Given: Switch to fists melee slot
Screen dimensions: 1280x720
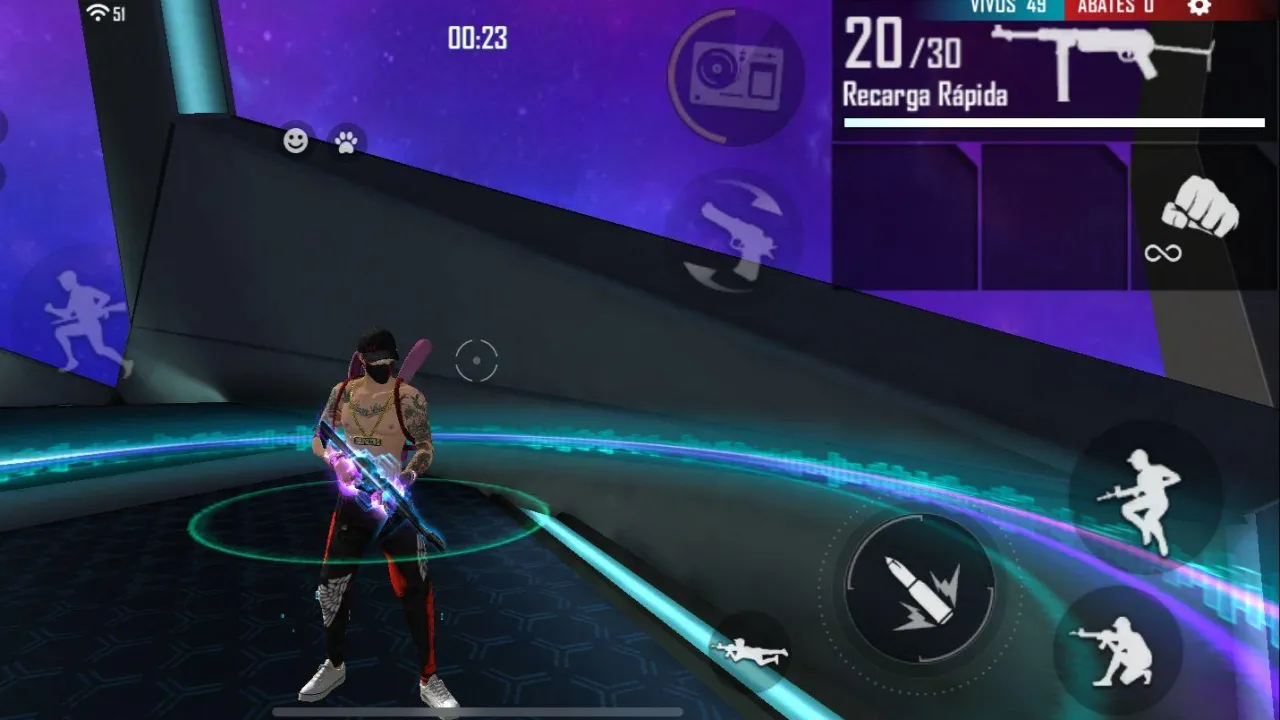Looking at the screenshot, I should tap(1198, 214).
